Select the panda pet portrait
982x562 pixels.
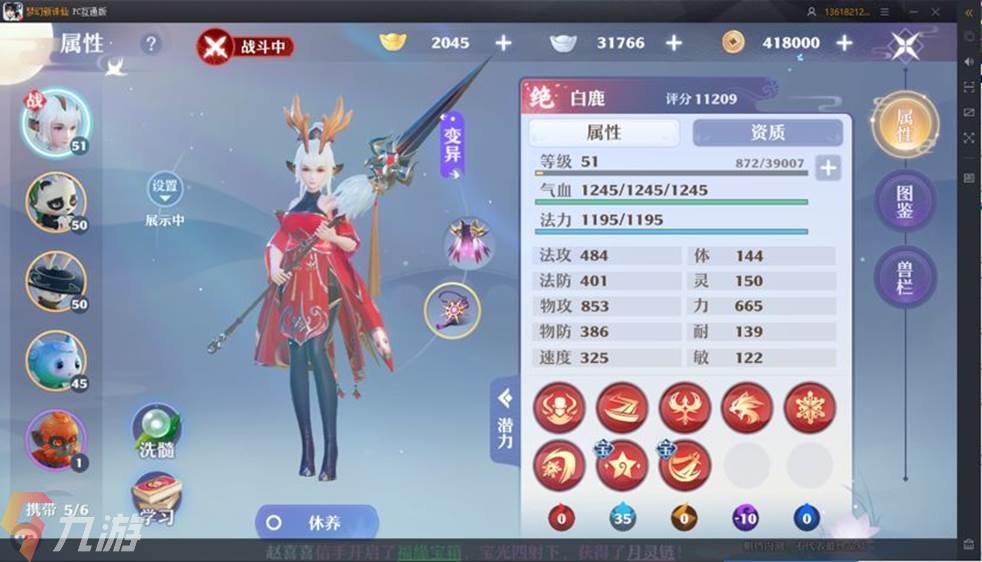pos(56,202)
